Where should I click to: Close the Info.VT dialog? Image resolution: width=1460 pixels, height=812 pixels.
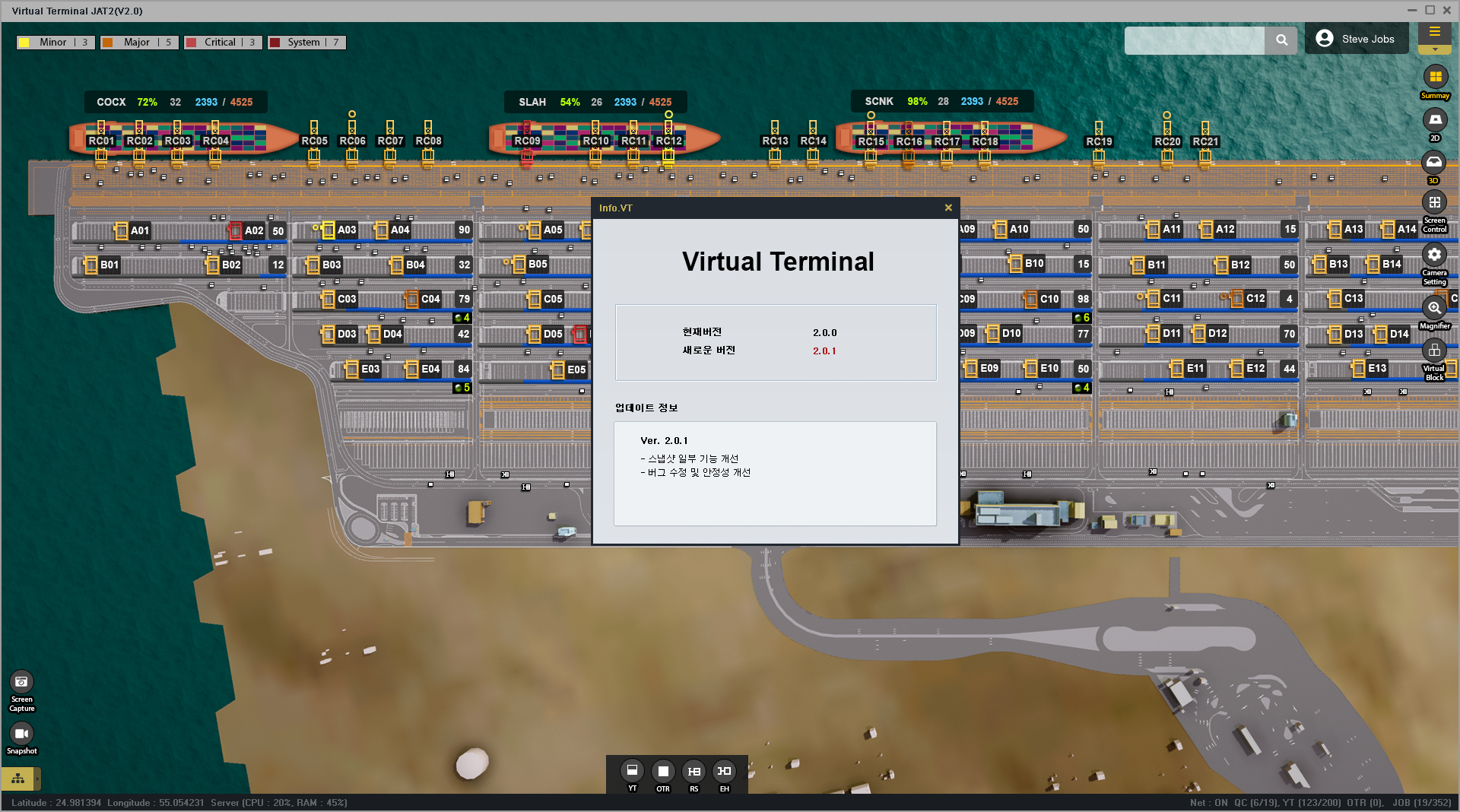click(x=948, y=208)
